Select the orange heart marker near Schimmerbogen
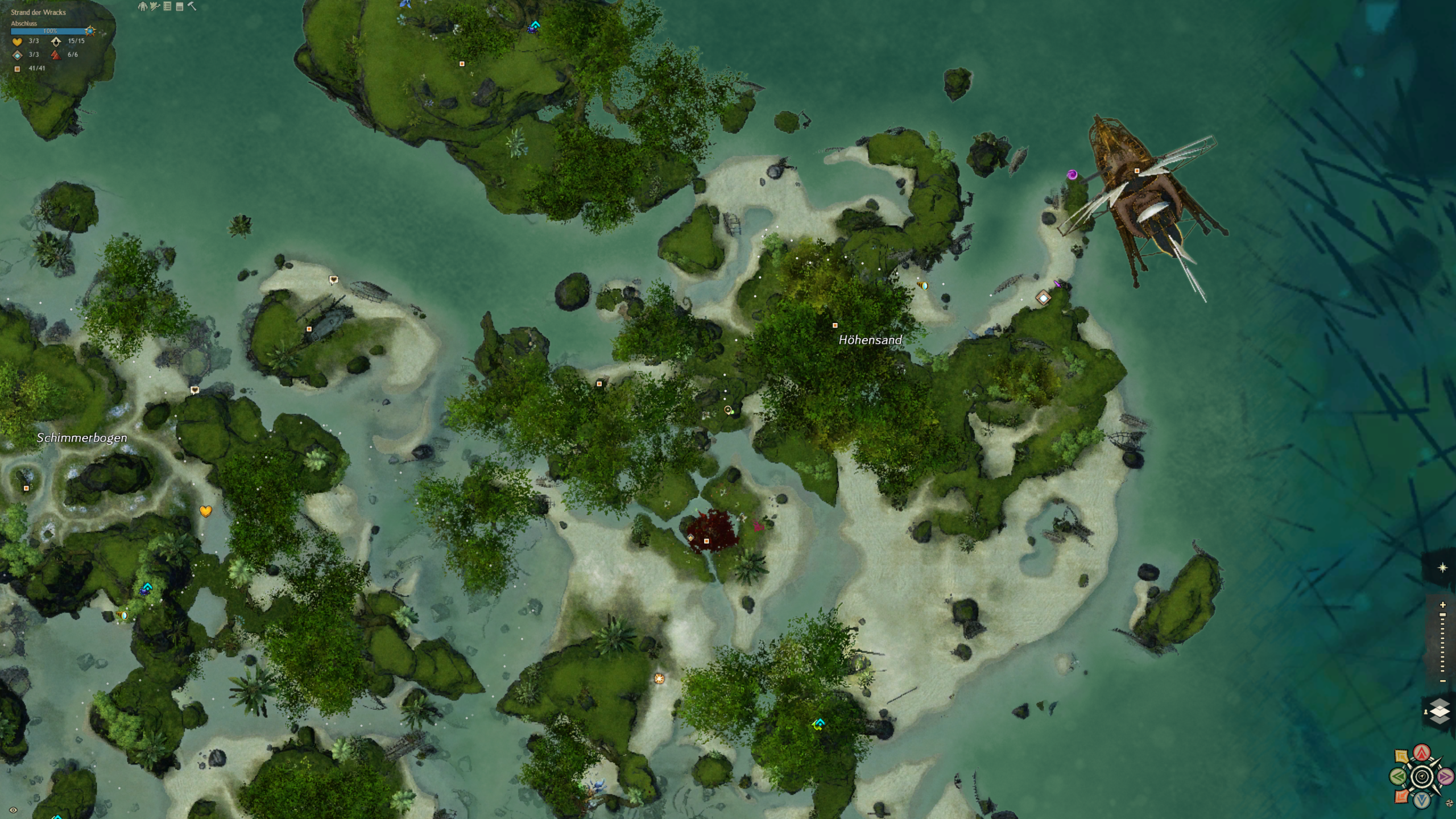The height and width of the screenshot is (819, 1456). click(x=206, y=511)
